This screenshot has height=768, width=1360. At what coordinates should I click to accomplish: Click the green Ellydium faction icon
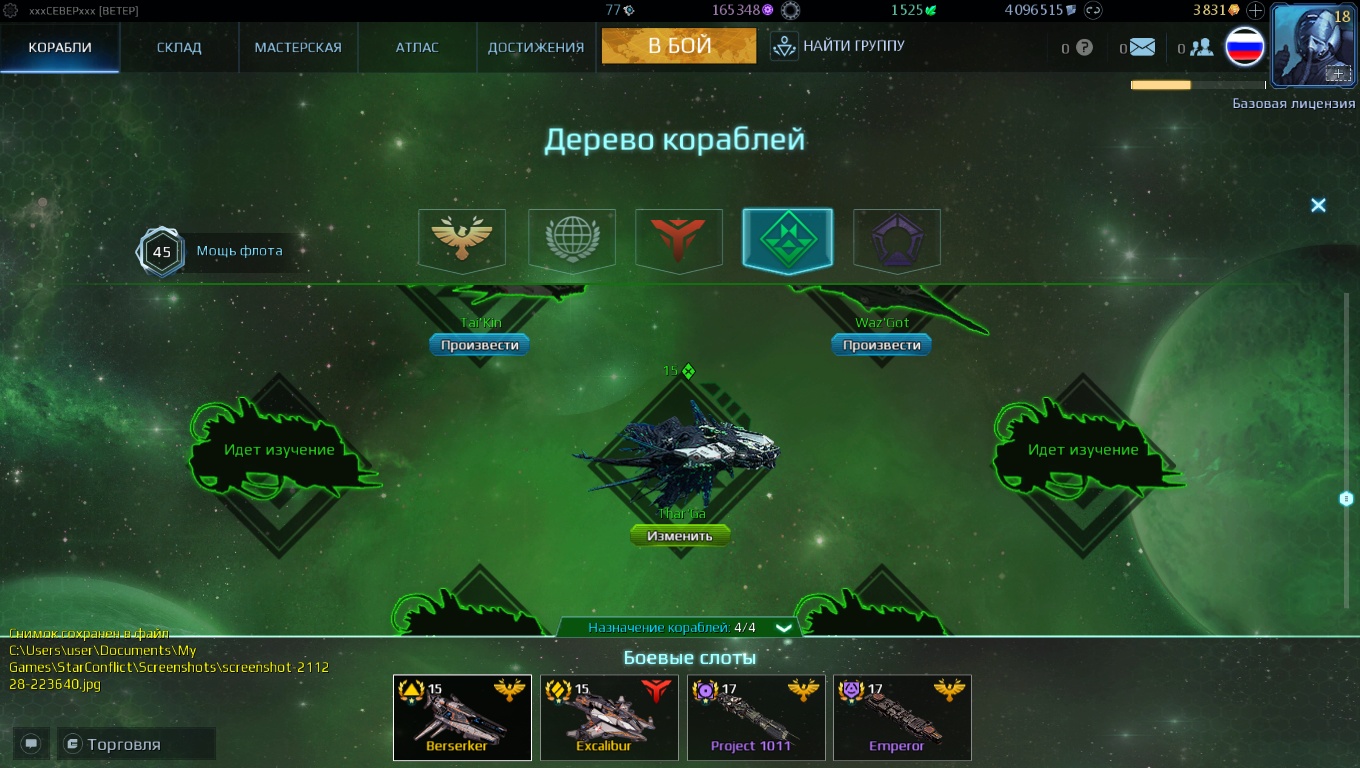[x=787, y=239]
